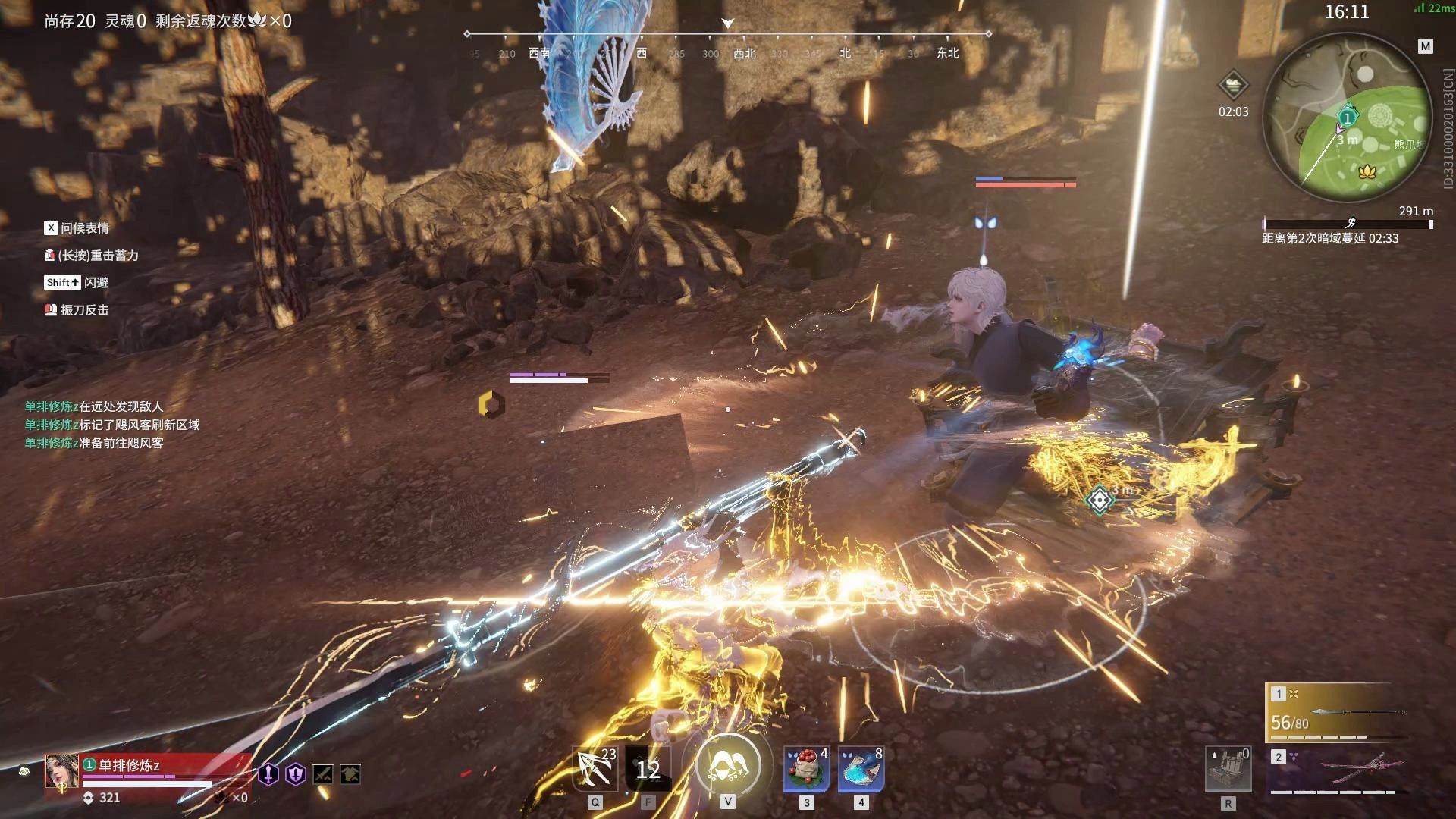Select the weapon repair kit slot

1228,770
